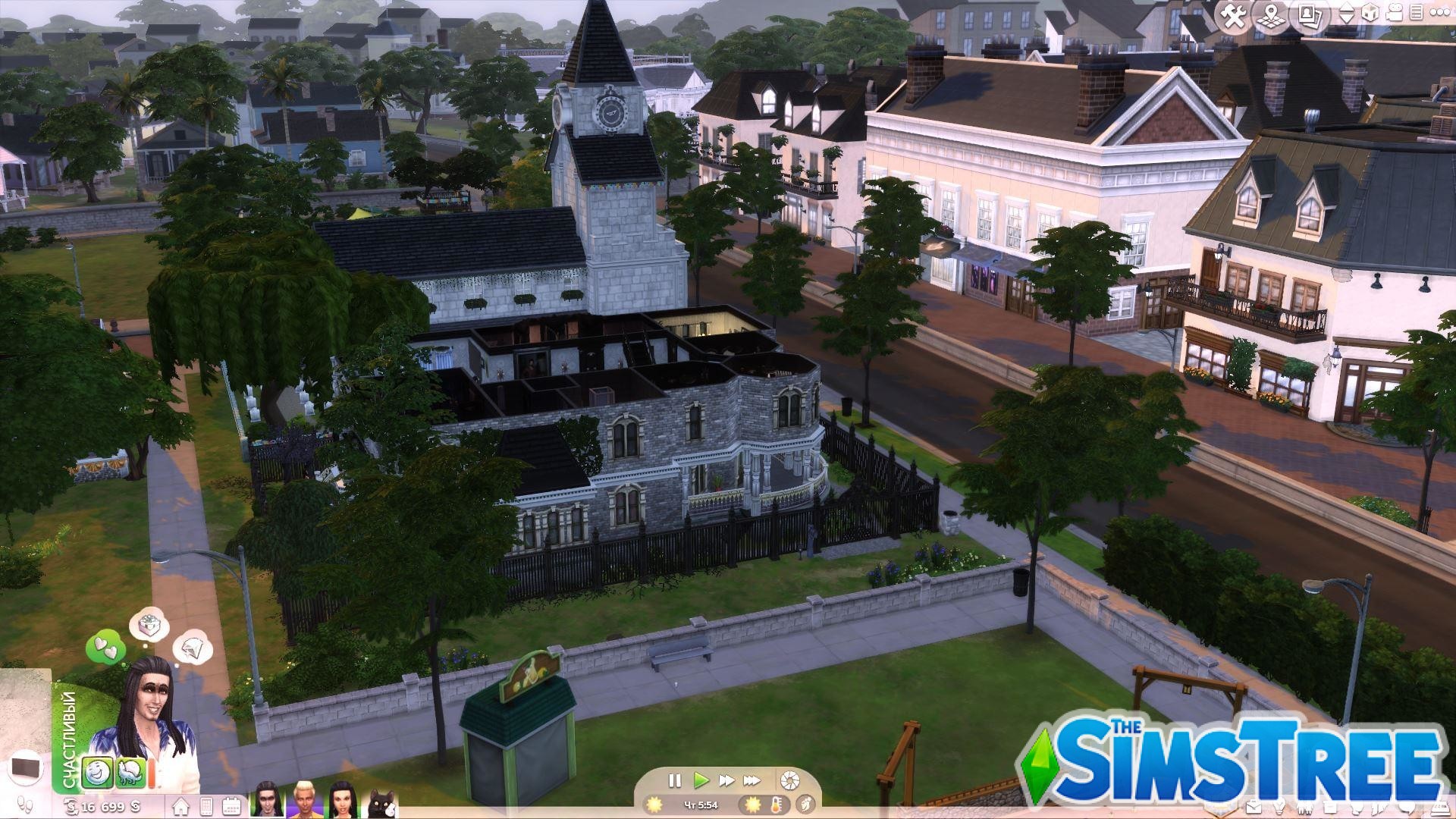Start video capture with the movie camera icon
The height and width of the screenshot is (819, 1456).
click(x=1393, y=12)
